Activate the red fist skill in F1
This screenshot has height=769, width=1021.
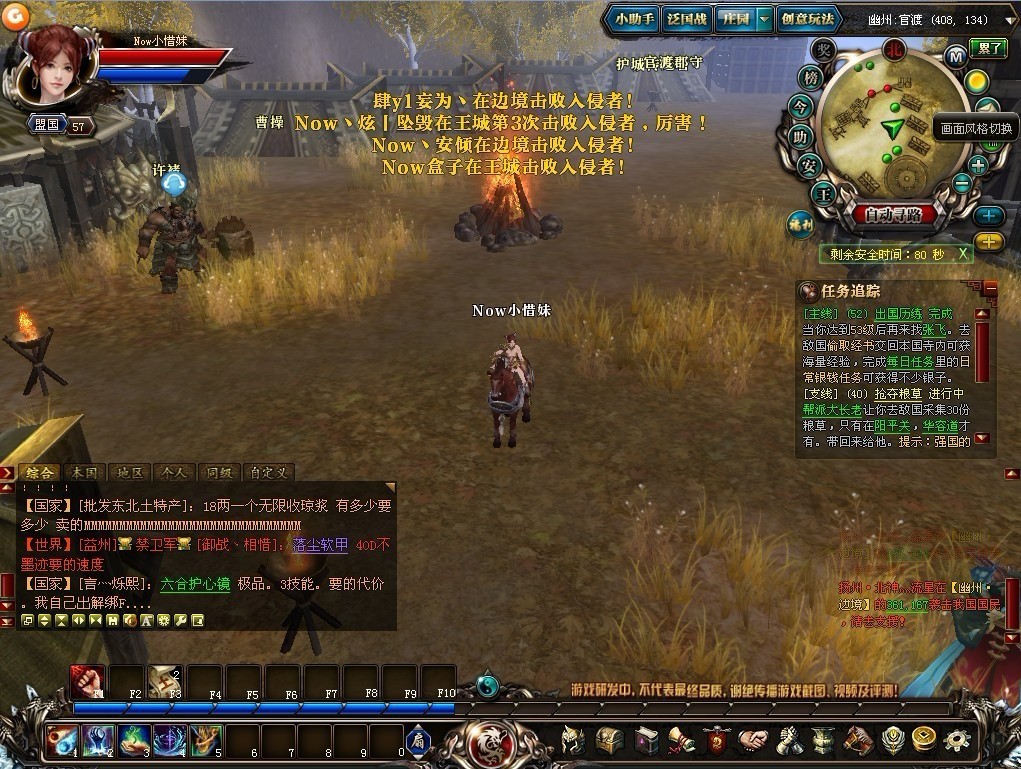87,680
